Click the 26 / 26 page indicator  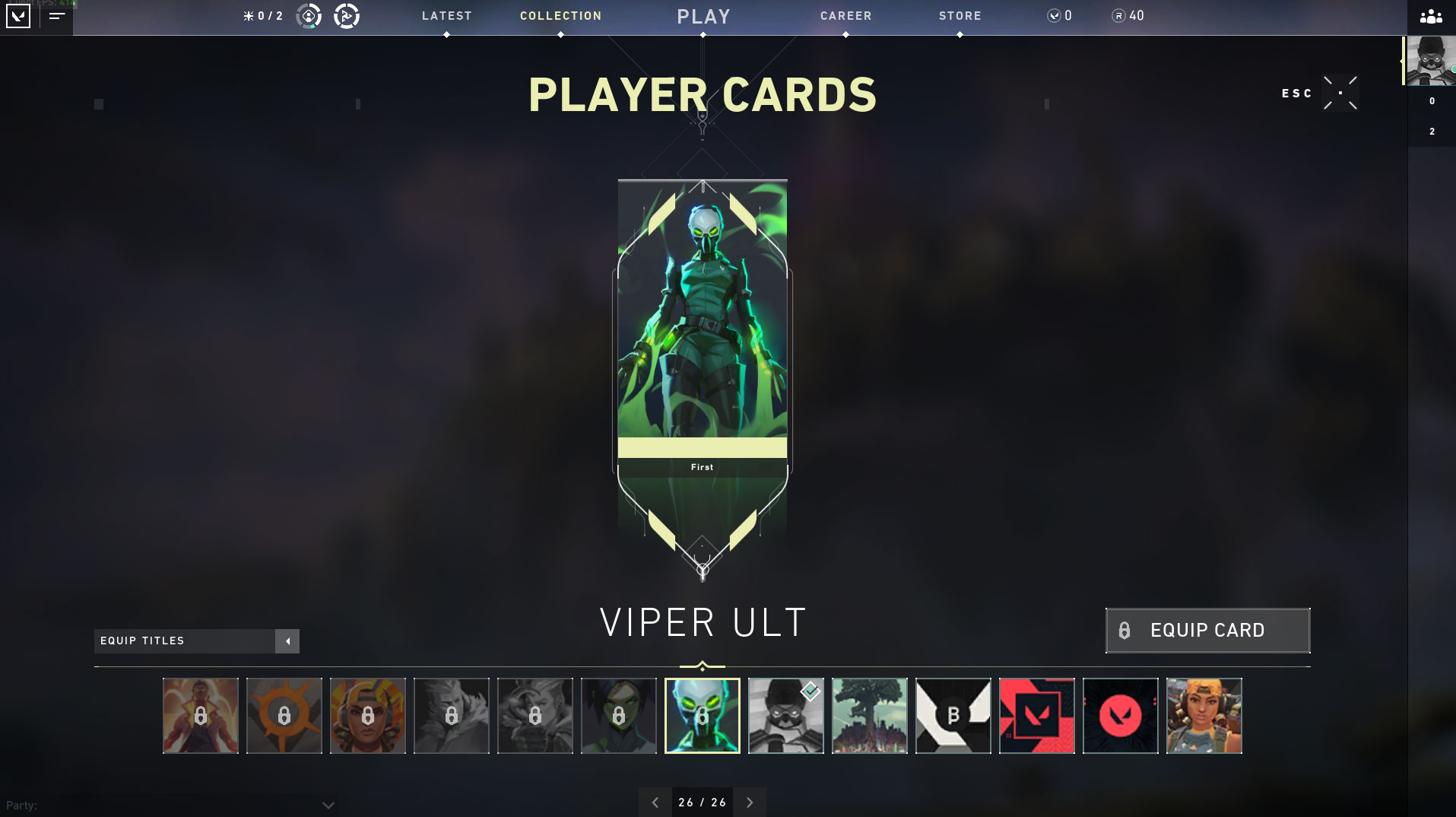(702, 802)
